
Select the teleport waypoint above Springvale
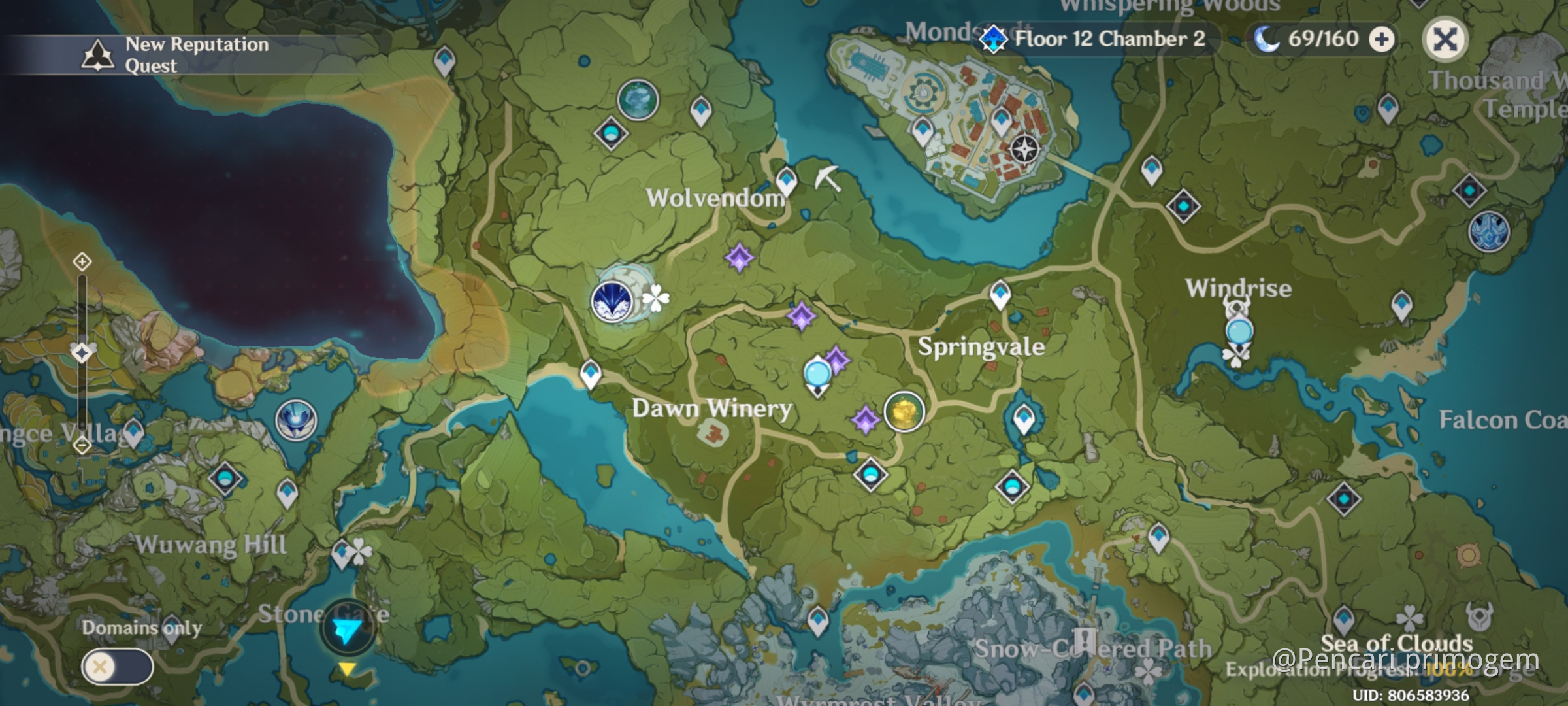point(1000,294)
